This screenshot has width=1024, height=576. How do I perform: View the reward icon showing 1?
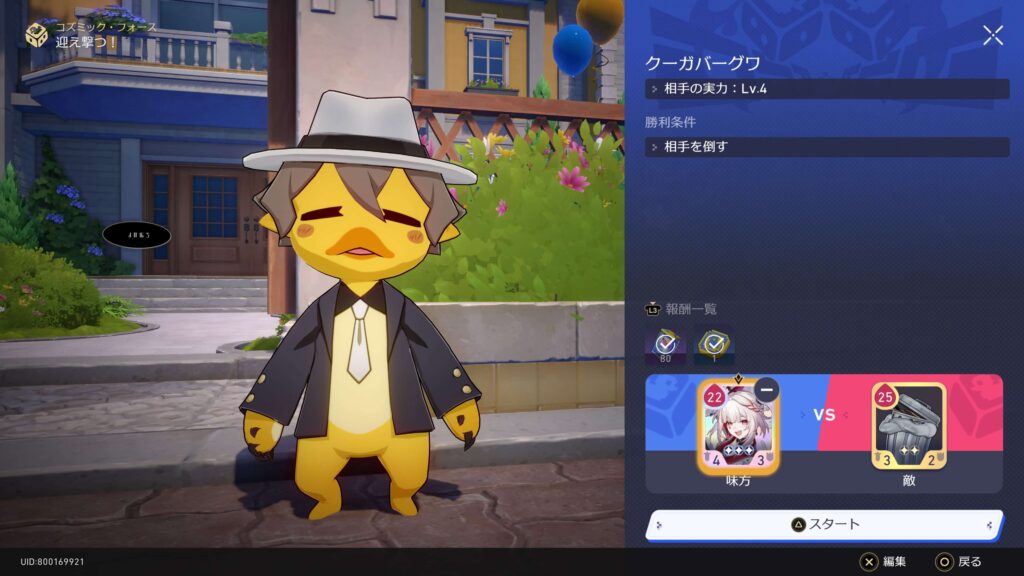coord(714,345)
